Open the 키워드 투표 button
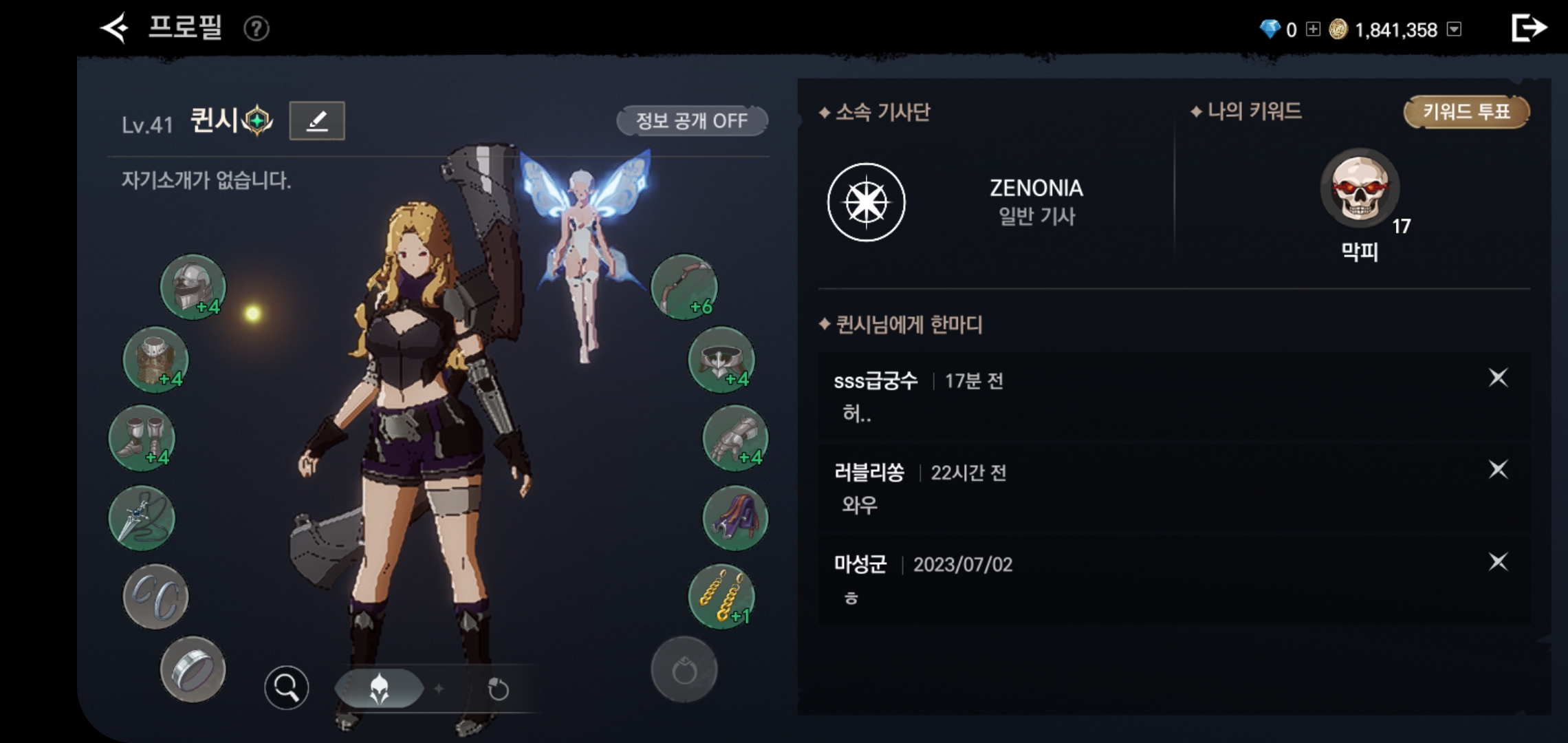Screen dimensions: 1568x743 [x=1466, y=112]
